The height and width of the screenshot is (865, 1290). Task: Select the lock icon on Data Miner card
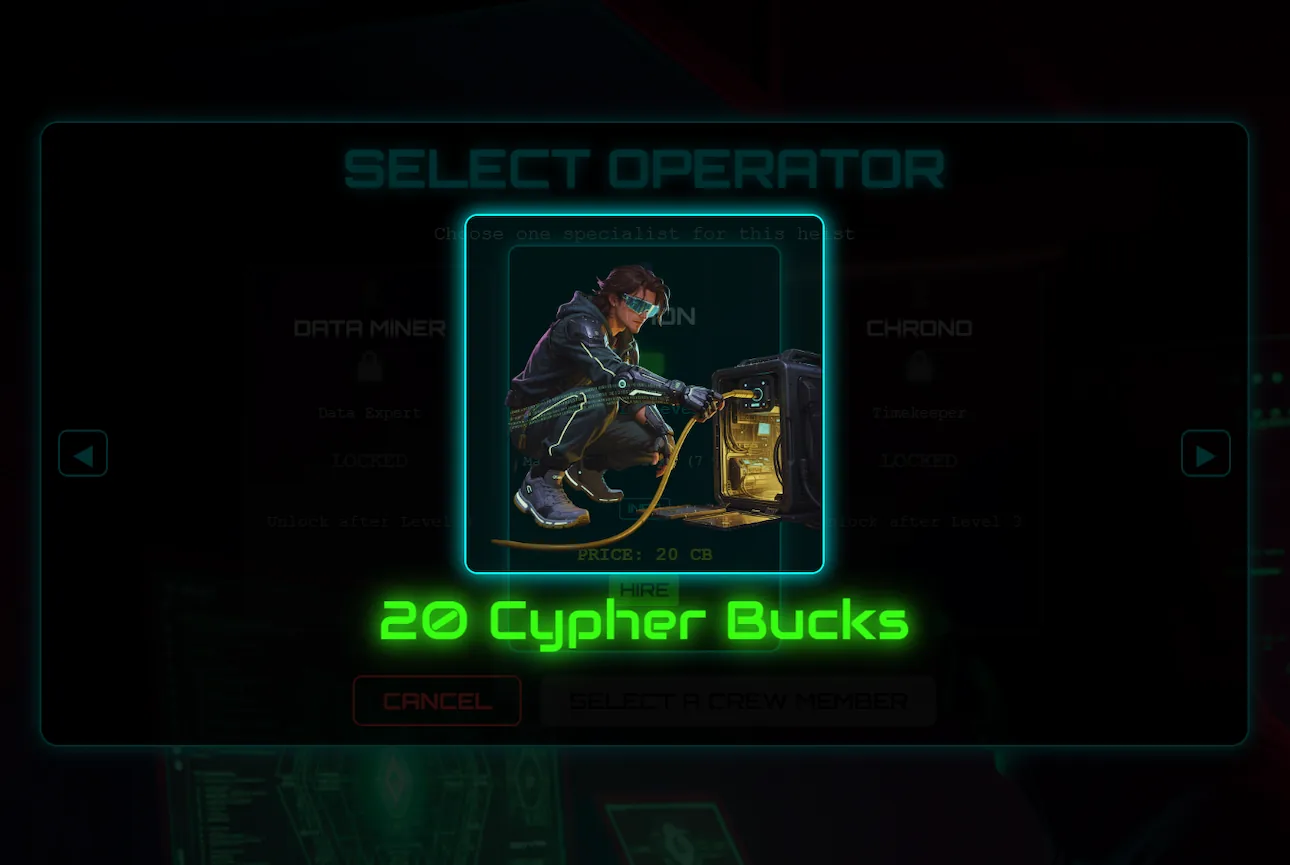tap(369, 366)
